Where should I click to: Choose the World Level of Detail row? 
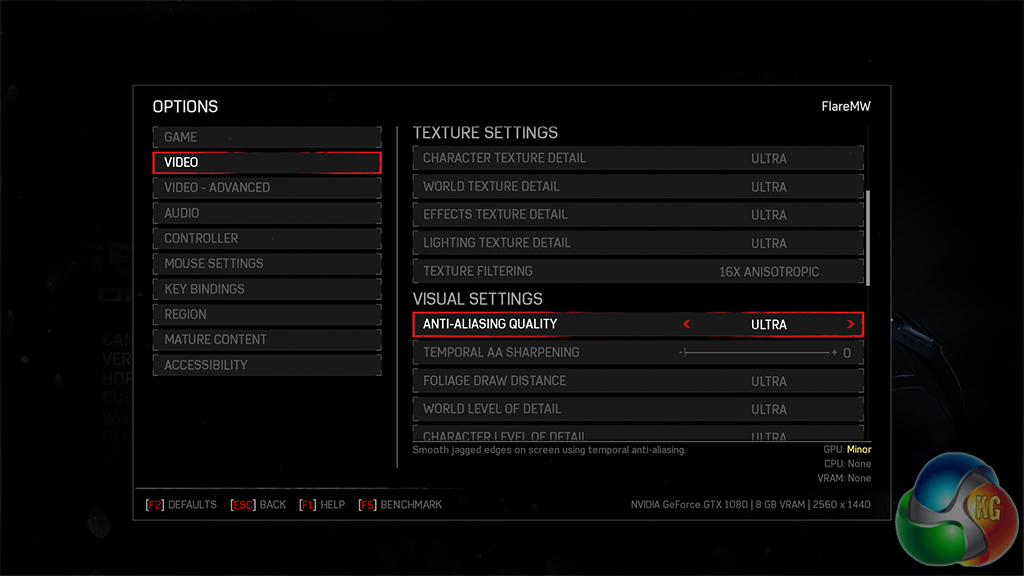637,409
